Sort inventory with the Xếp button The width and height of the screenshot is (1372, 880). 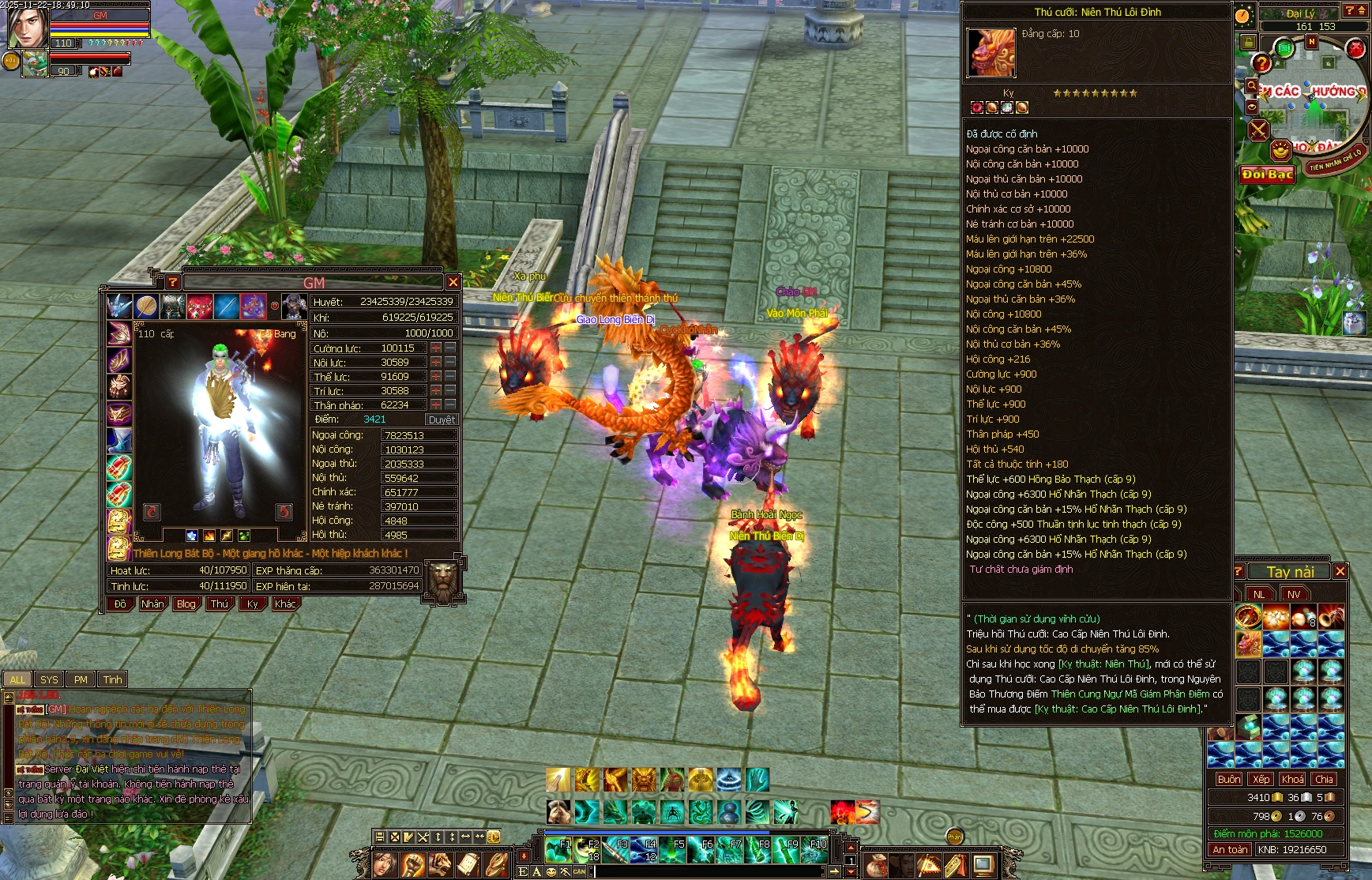(1261, 779)
